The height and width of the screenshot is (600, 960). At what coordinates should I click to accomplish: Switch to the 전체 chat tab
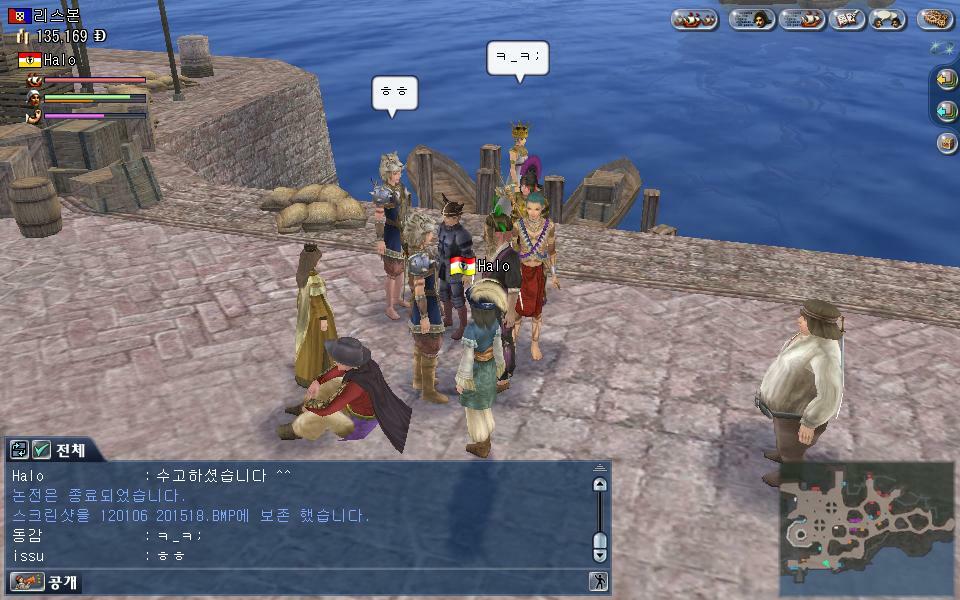tap(71, 450)
